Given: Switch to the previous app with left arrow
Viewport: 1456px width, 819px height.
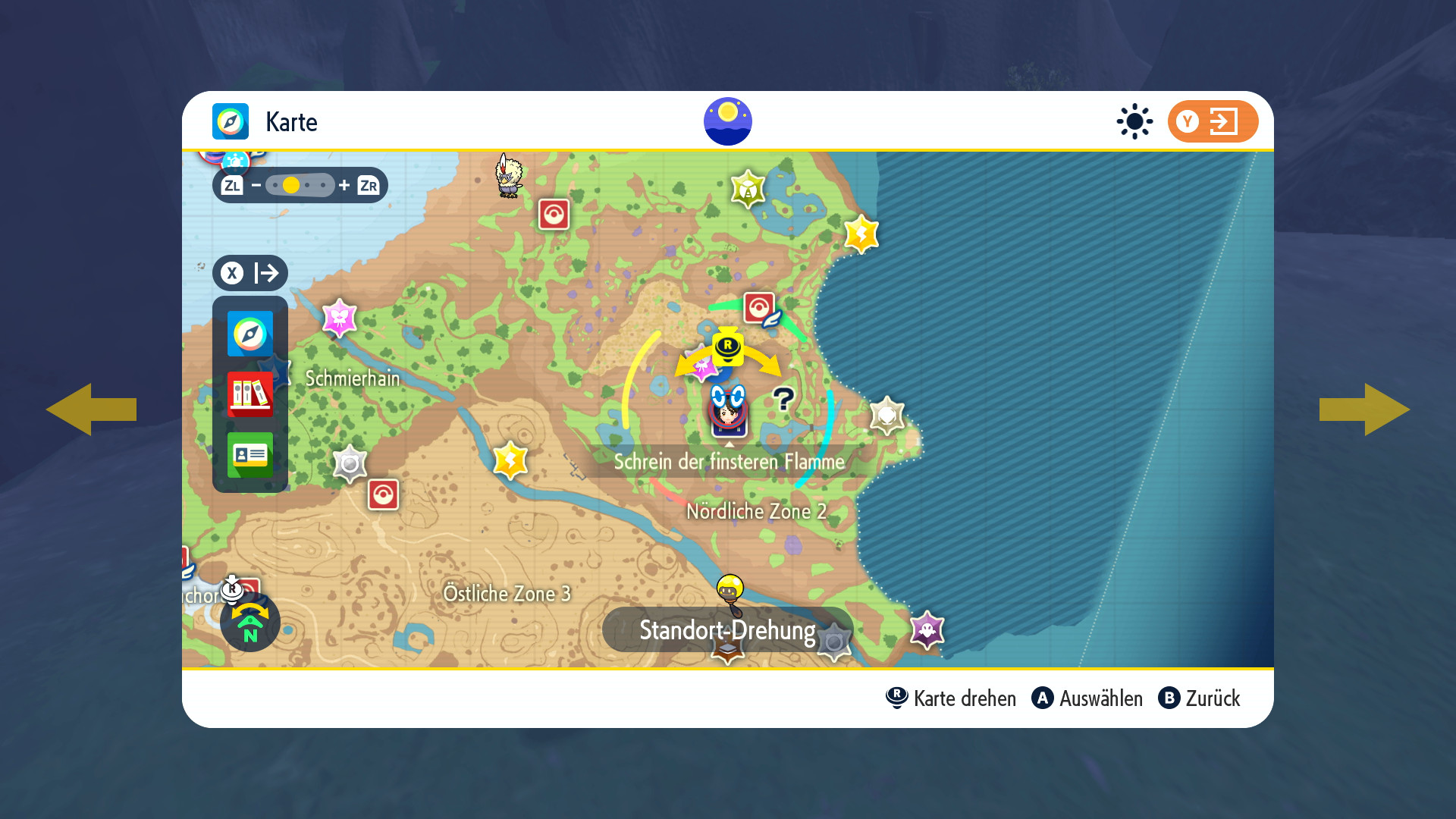Looking at the screenshot, I should [x=91, y=409].
